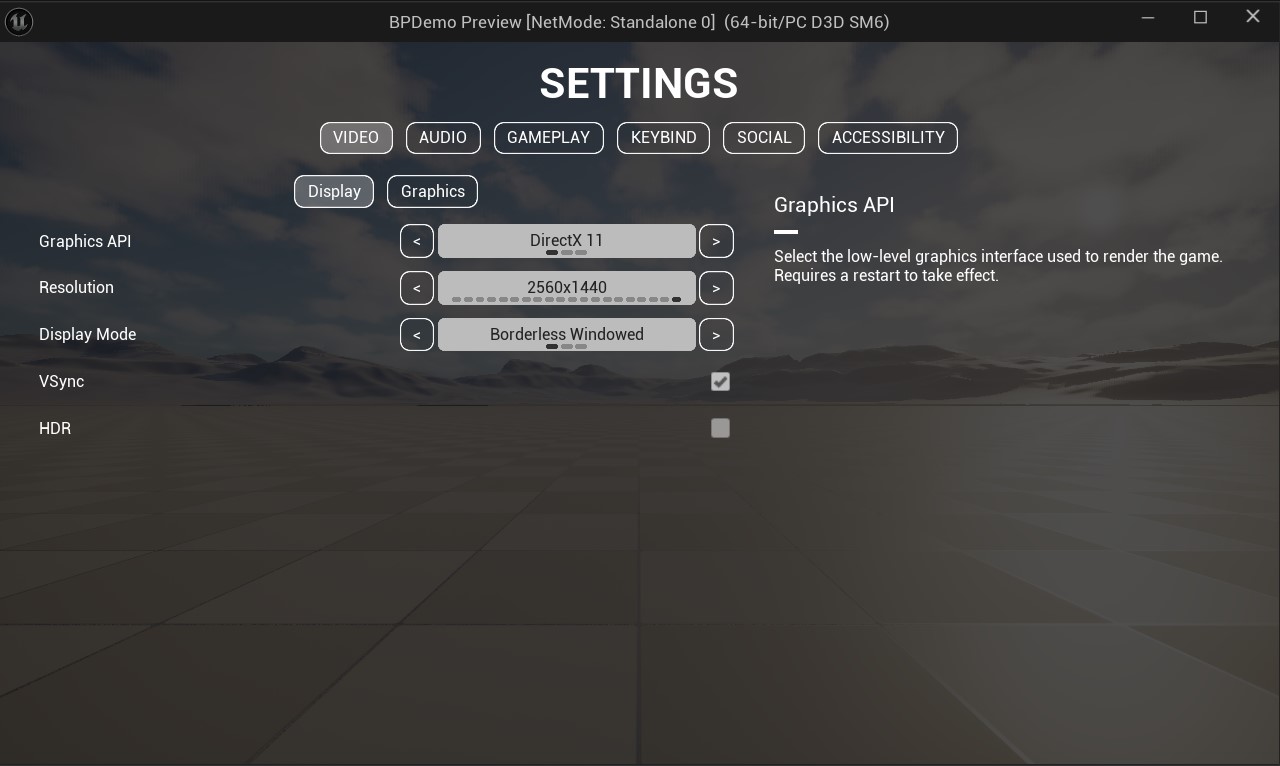Image resolution: width=1280 pixels, height=766 pixels.
Task: Step to the next Resolution option
Action: [x=716, y=287]
